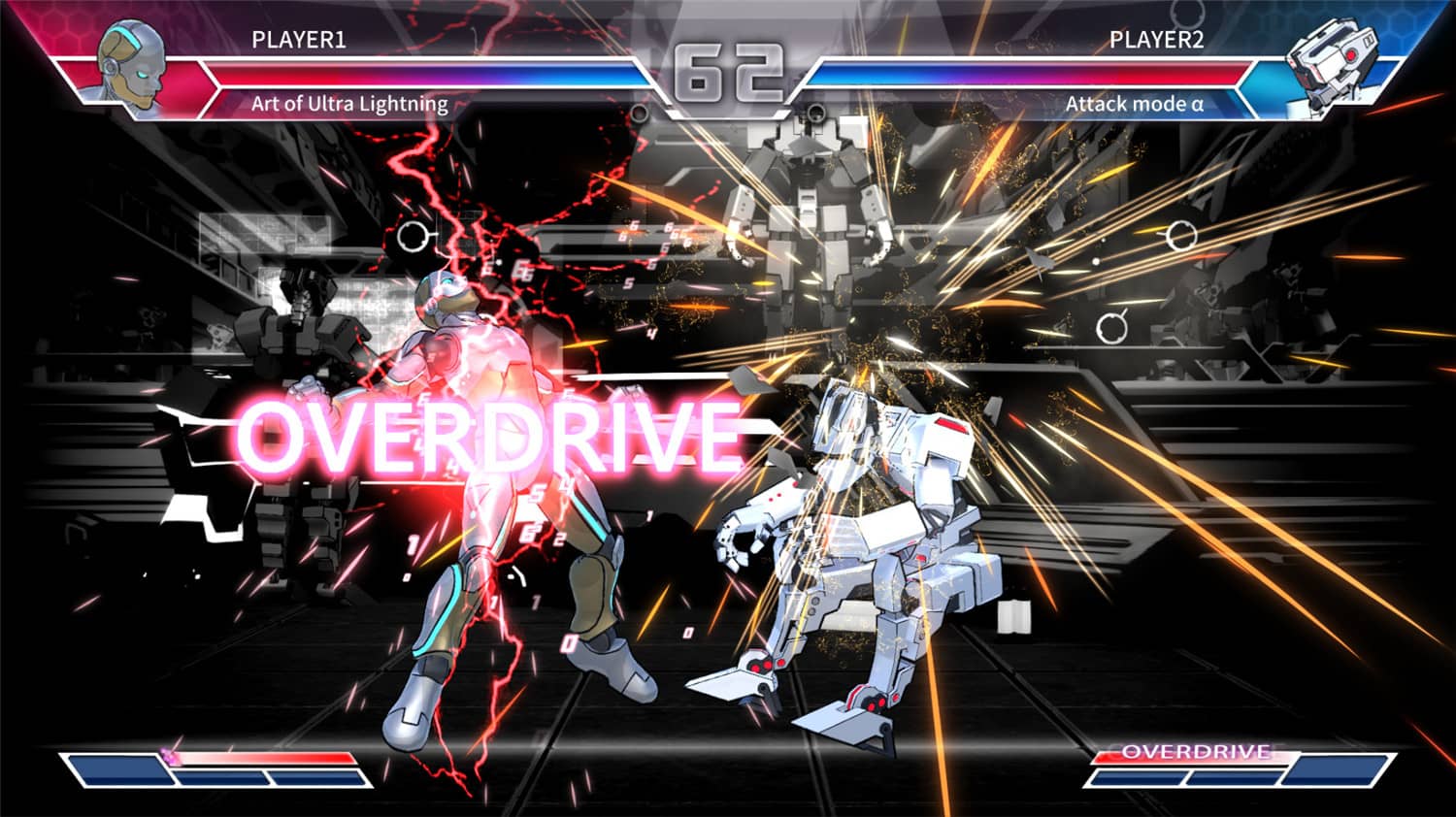The height and width of the screenshot is (817, 1456).
Task: Toggle the Attack mode α status banner
Action: [x=1134, y=102]
